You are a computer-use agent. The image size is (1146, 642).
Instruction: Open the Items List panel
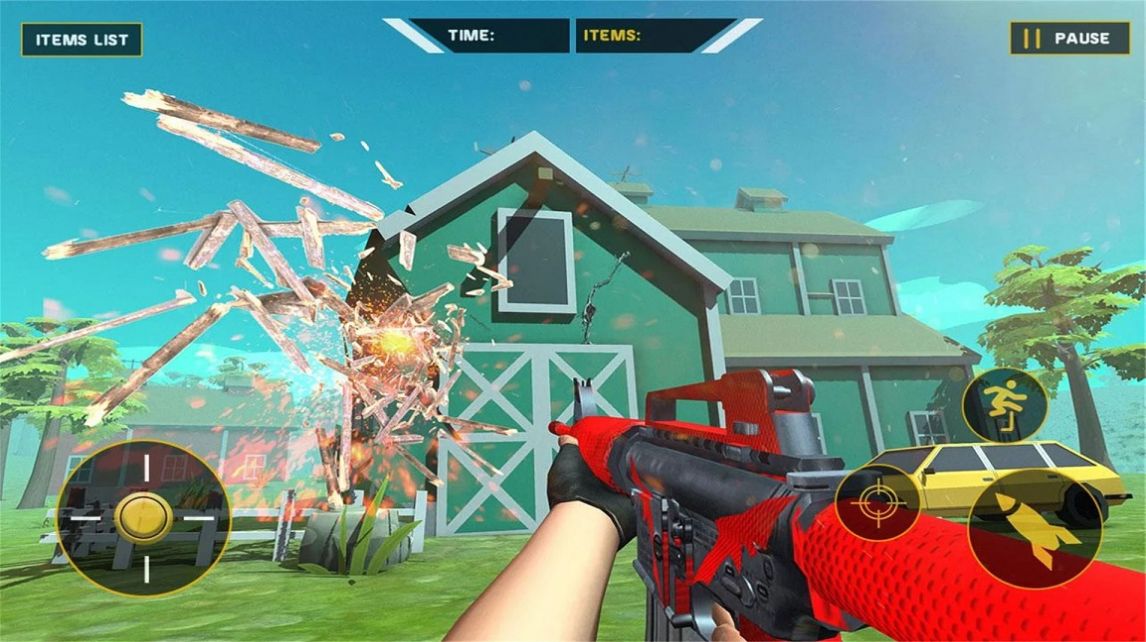click(x=82, y=40)
